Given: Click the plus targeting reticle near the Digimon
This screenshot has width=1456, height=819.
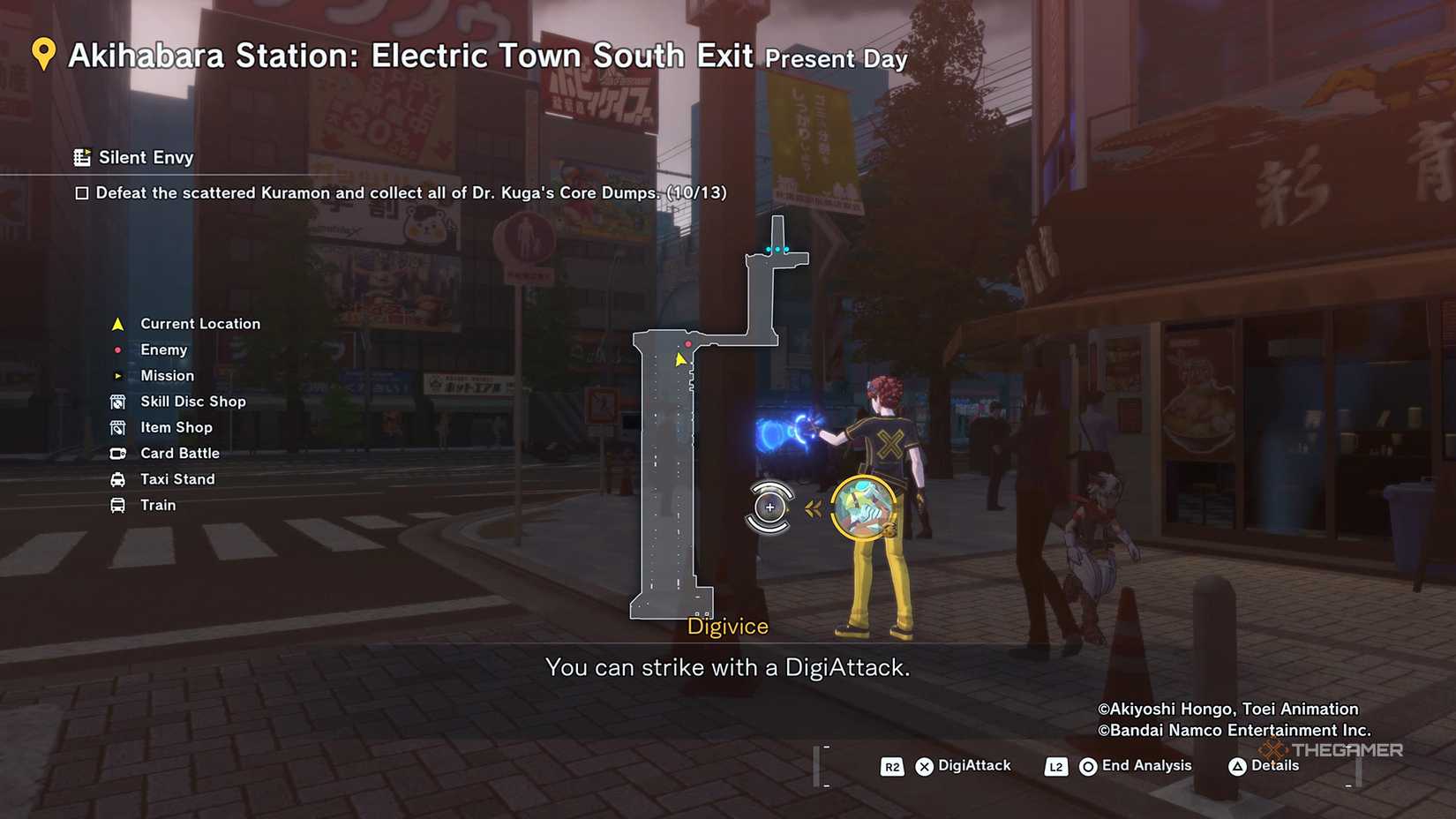Looking at the screenshot, I should pos(769,507).
